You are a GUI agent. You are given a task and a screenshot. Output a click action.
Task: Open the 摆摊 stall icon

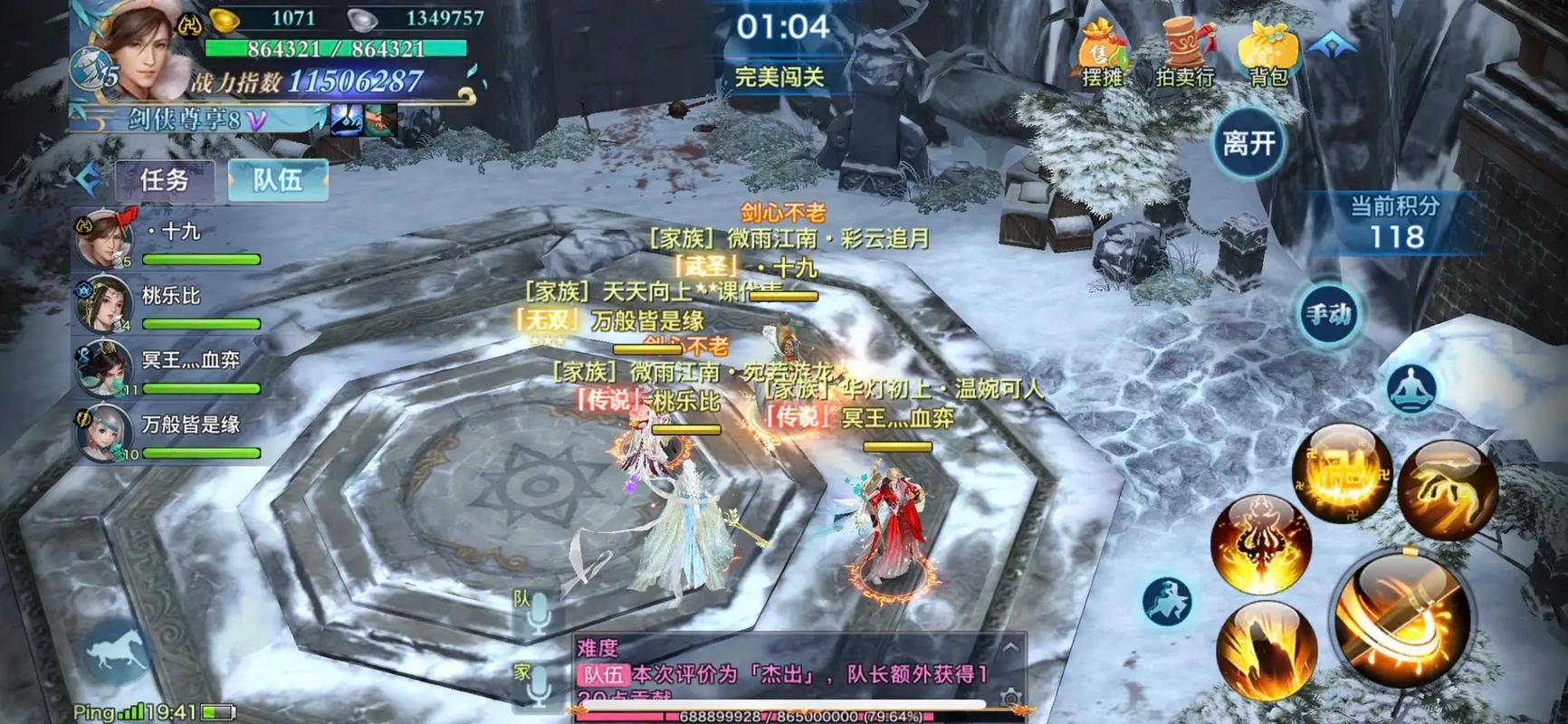click(x=1102, y=54)
